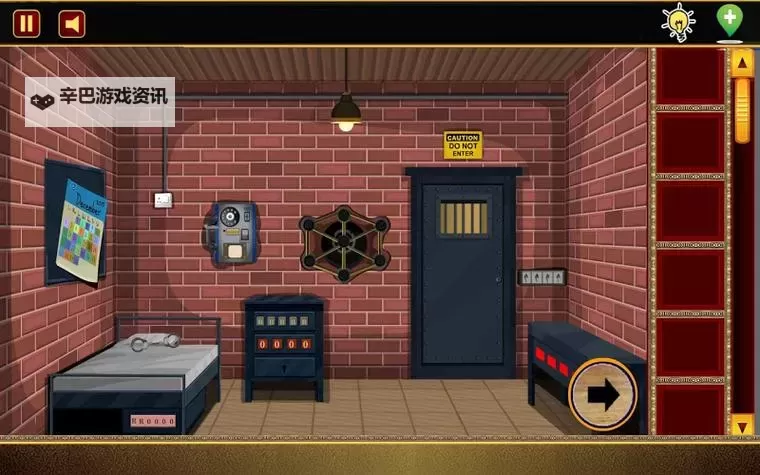The height and width of the screenshot is (475, 760).
Task: Tap the green plus marker icon
Action: (x=730, y=20)
